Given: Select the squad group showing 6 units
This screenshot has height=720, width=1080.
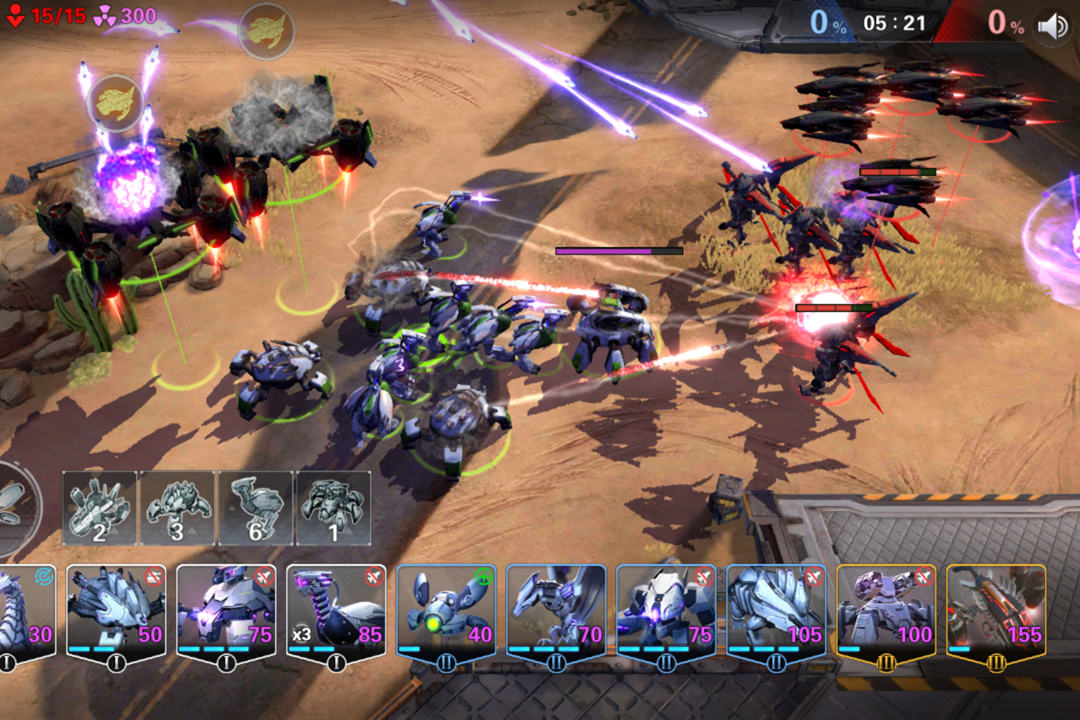Looking at the screenshot, I should coord(255,508).
